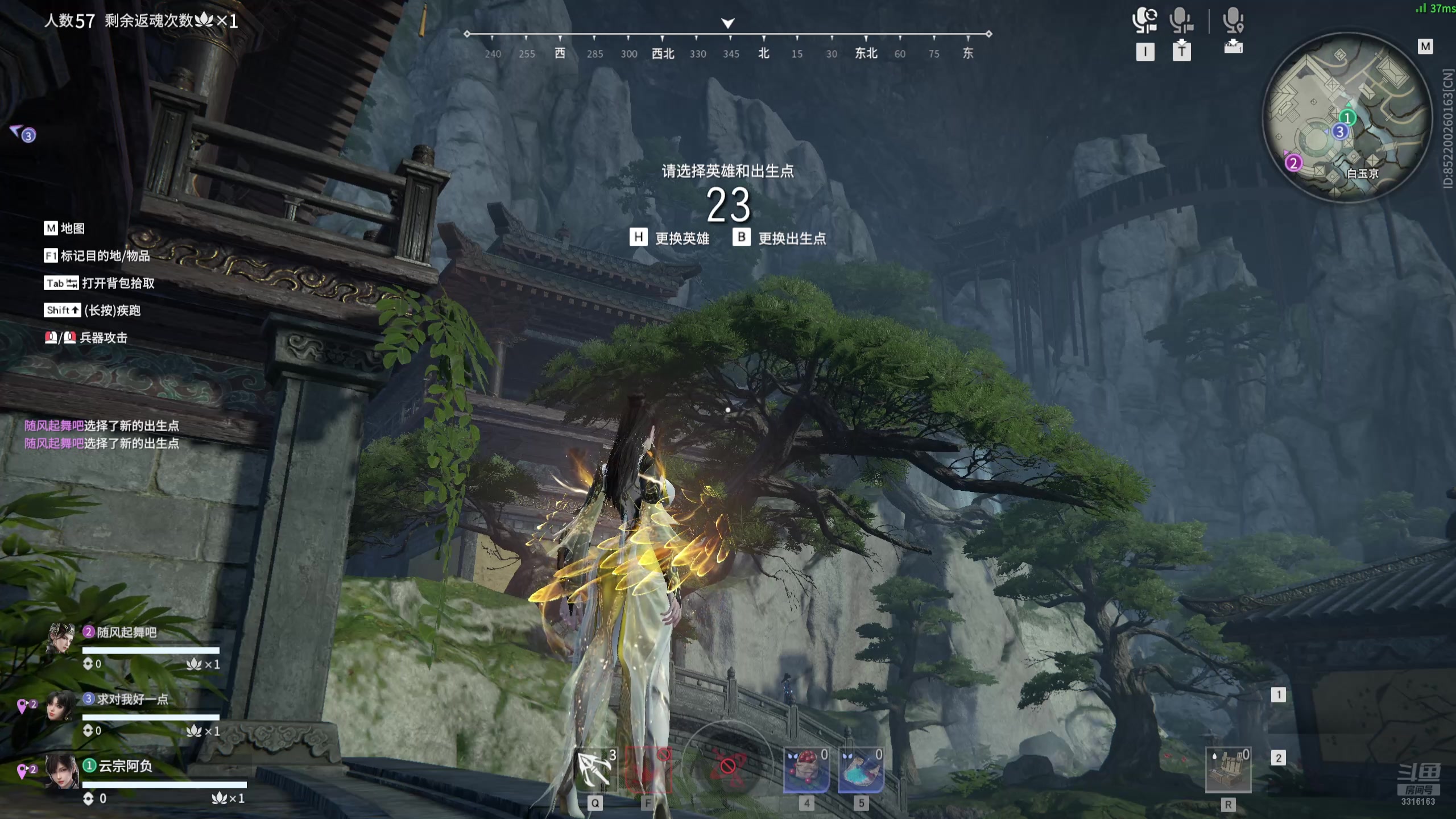
Task: Click the 更换英雄 change hero option
Action: tap(670, 238)
